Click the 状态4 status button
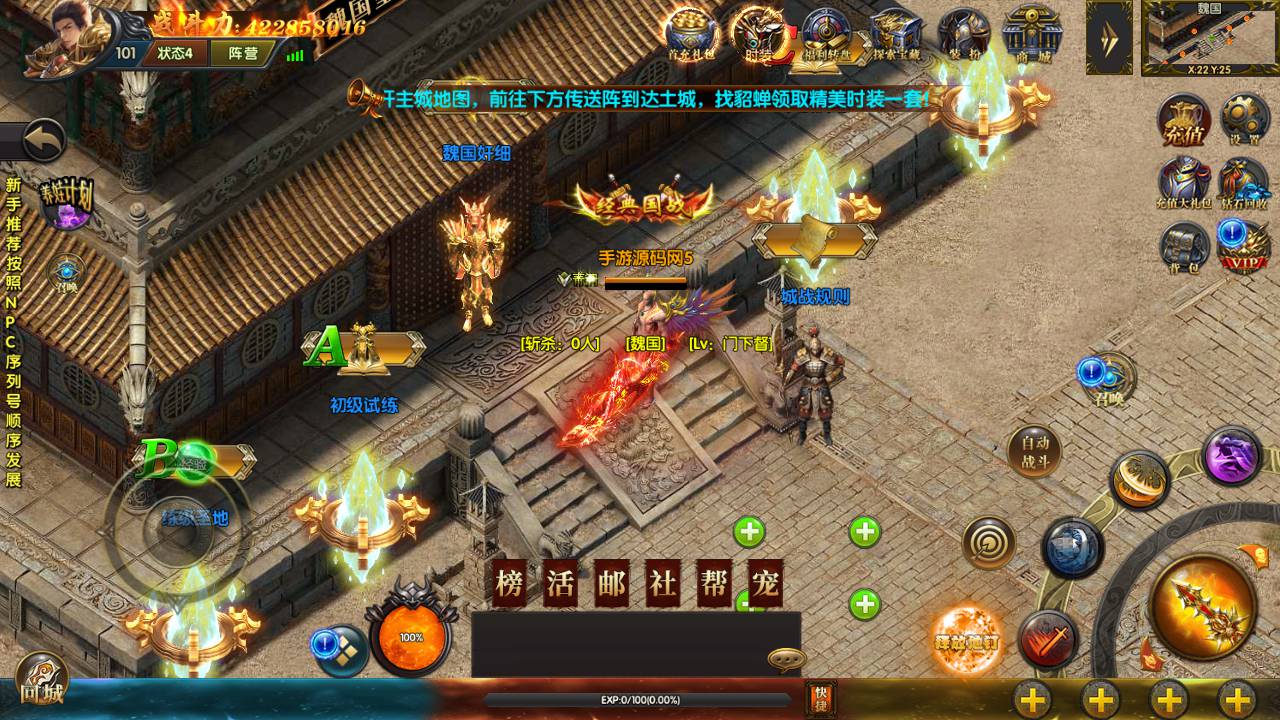The width and height of the screenshot is (1280, 720). point(173,53)
